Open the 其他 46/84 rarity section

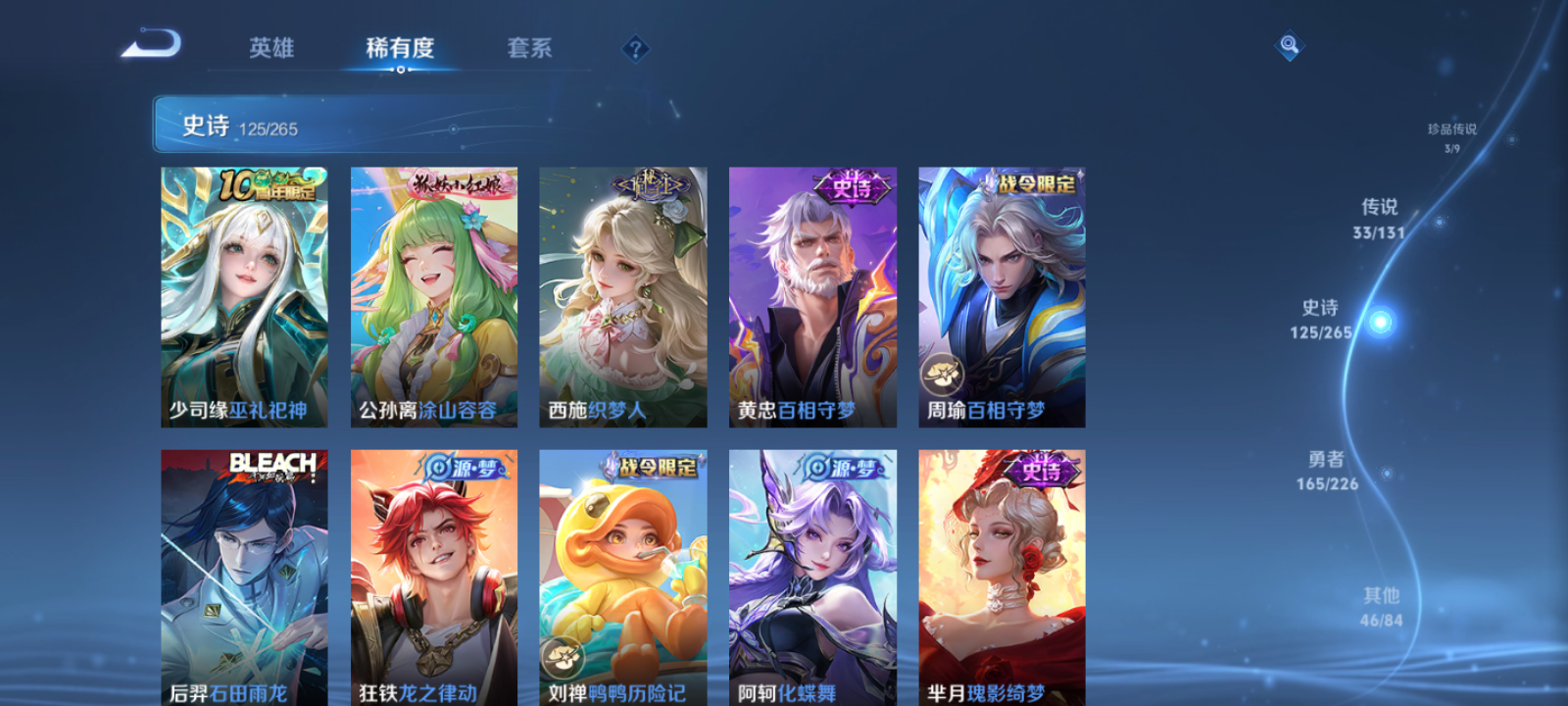pos(1380,606)
